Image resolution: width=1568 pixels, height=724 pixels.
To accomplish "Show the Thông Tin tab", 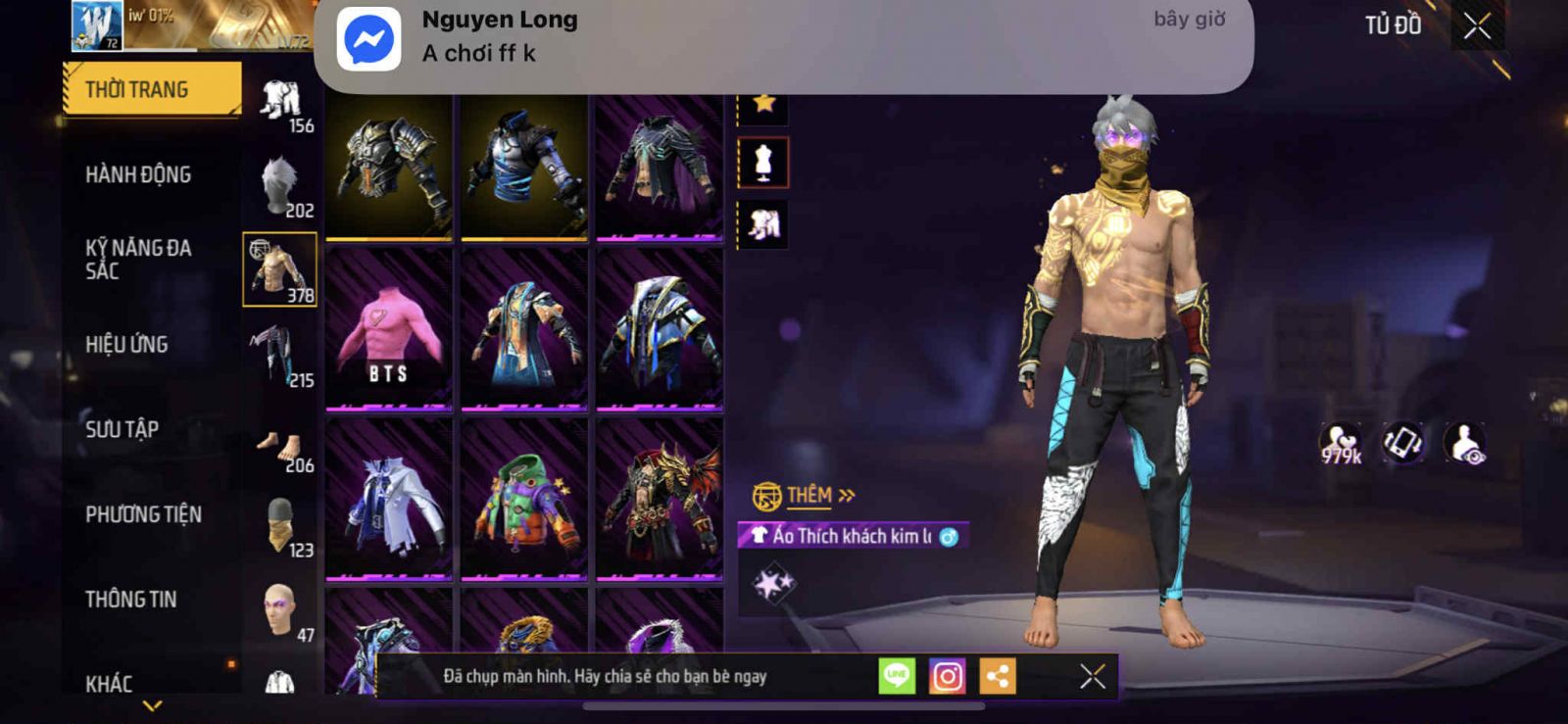I will click(x=130, y=599).
